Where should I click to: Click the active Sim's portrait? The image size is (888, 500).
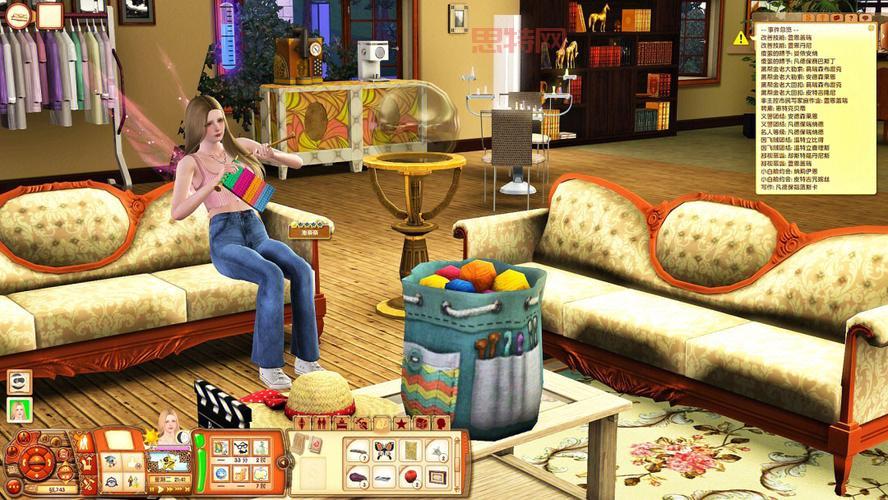tap(169, 426)
